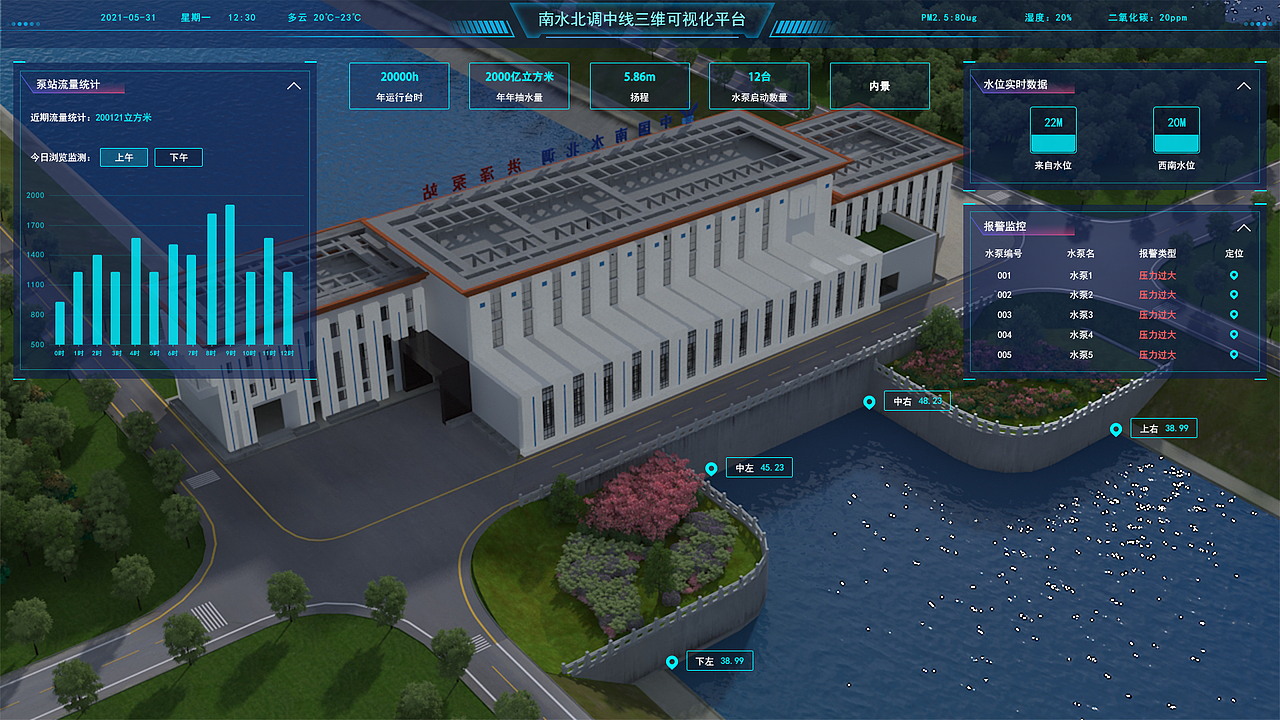Viewport: 1280px width, 720px height.
Task: Select the 中右 48.23 map marker
Action: pyautogui.click(x=869, y=402)
